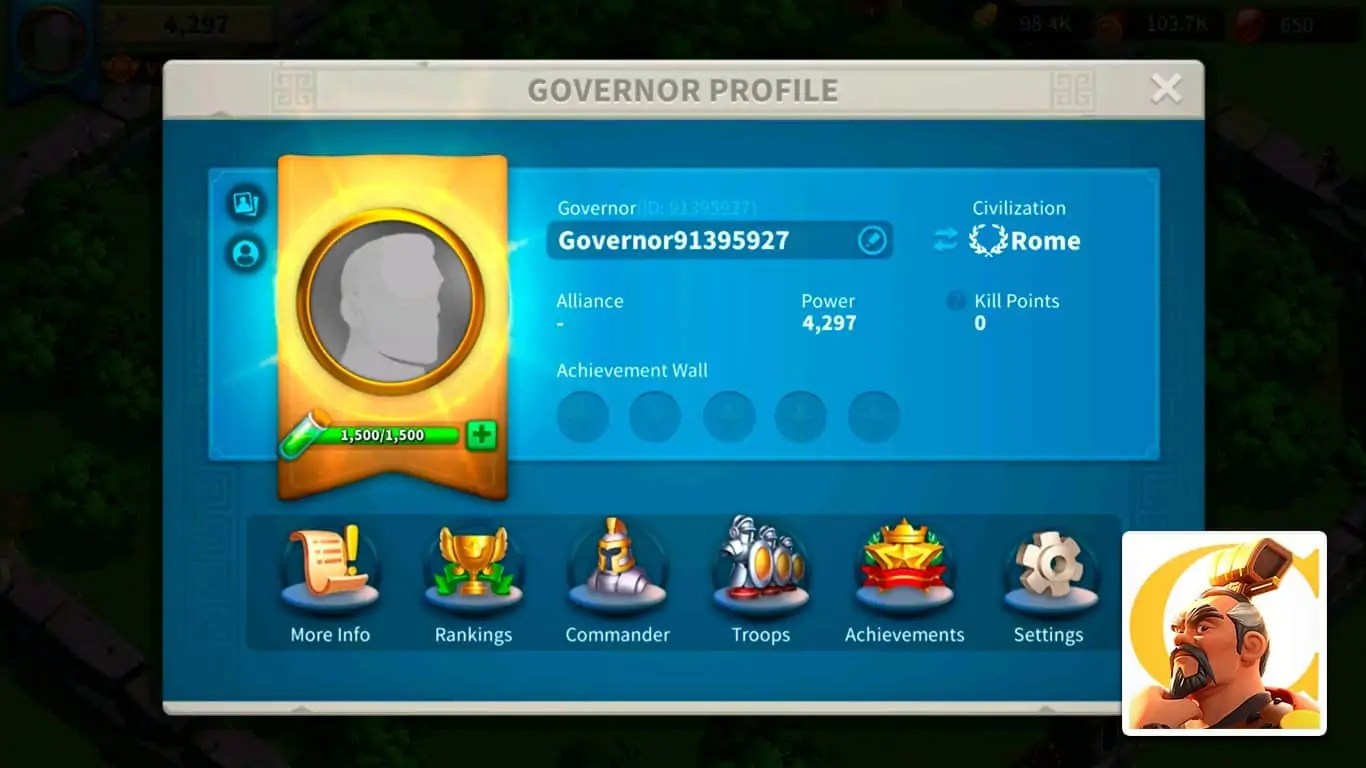The width and height of the screenshot is (1366, 768).
Task: Close the Governor Profile window
Action: point(1166,88)
